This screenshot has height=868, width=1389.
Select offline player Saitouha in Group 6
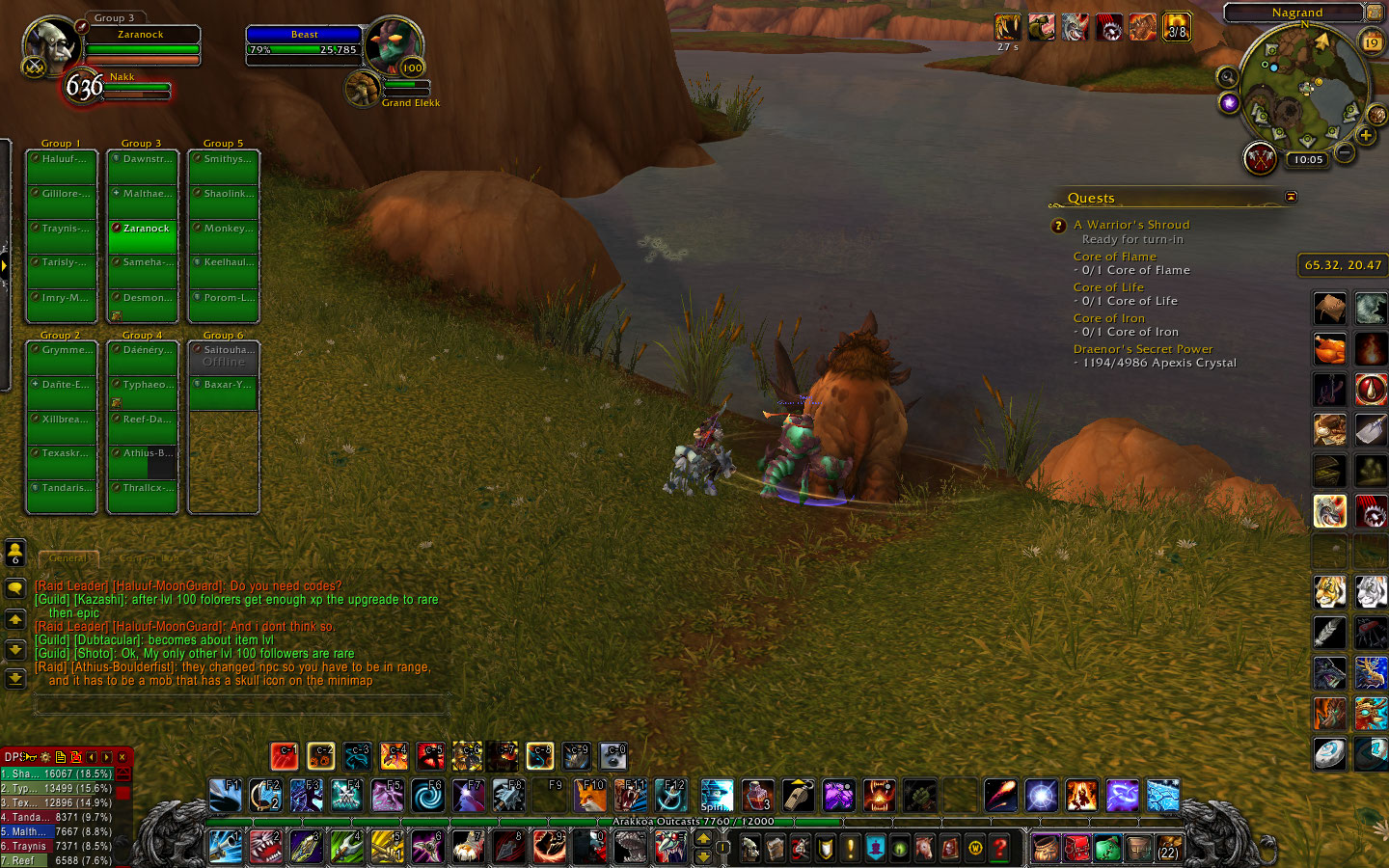[224, 357]
